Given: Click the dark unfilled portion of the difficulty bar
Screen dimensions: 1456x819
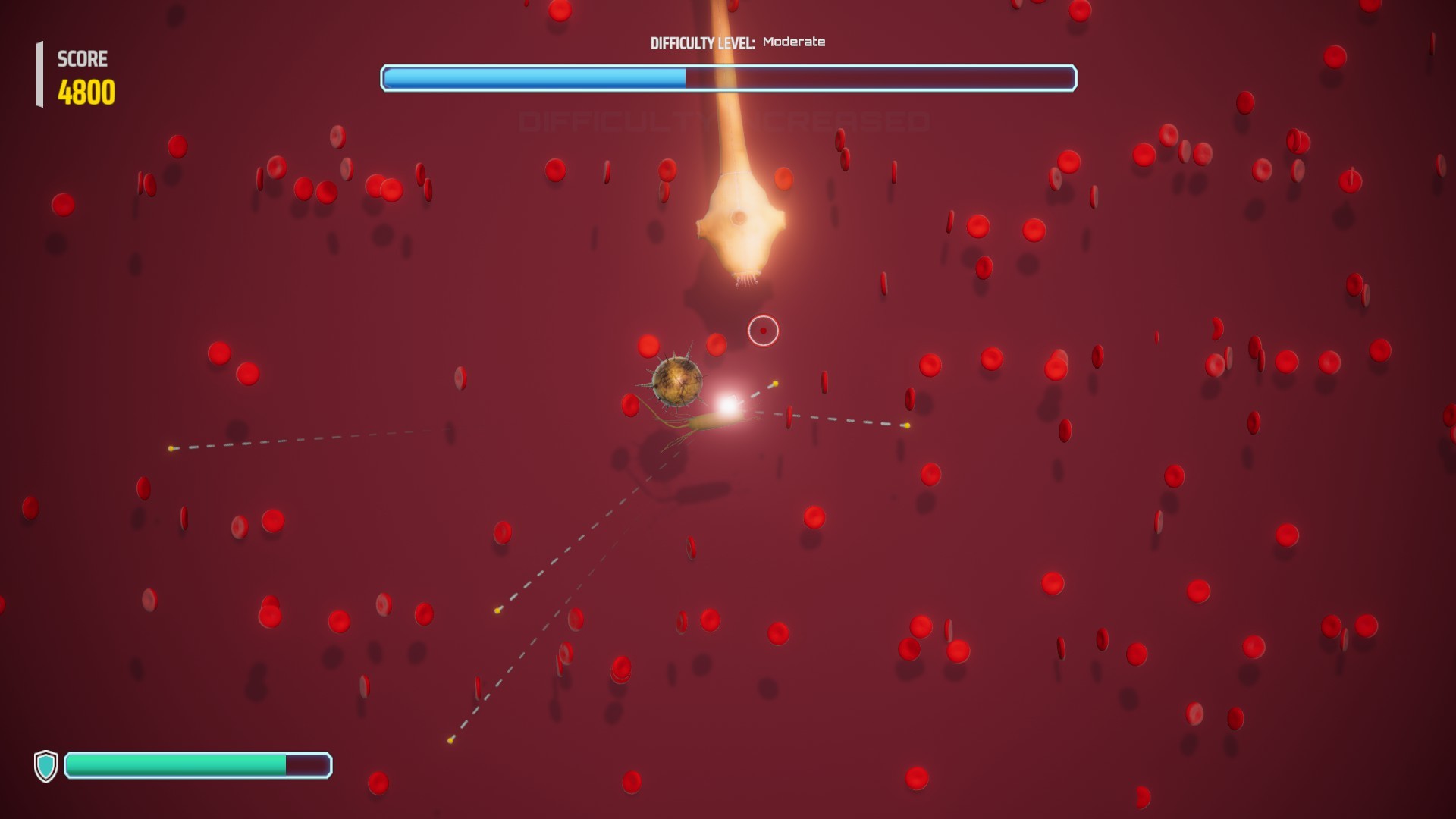Looking at the screenshot, I should [x=880, y=77].
